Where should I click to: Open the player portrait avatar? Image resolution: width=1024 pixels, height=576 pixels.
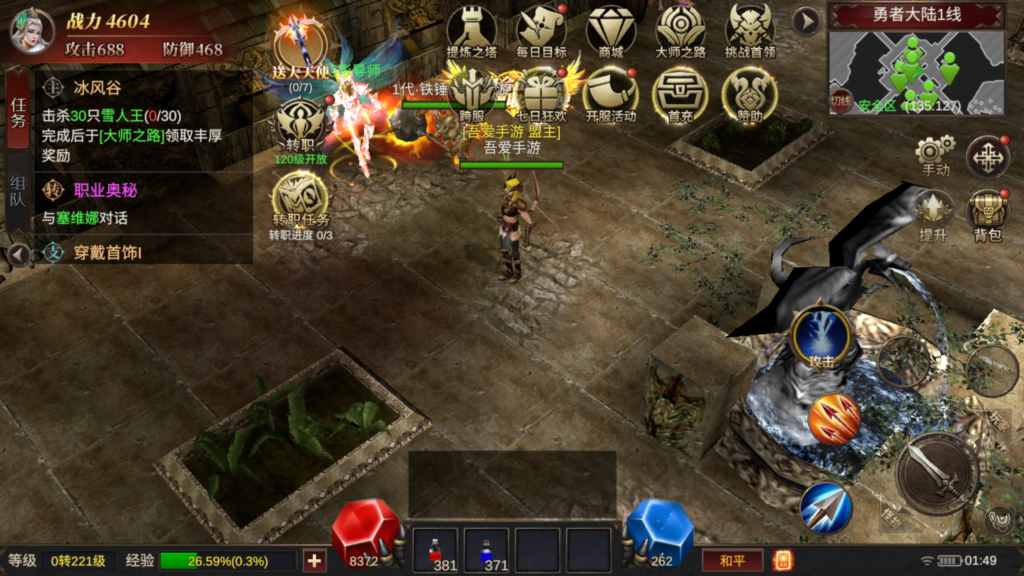(x=31, y=29)
